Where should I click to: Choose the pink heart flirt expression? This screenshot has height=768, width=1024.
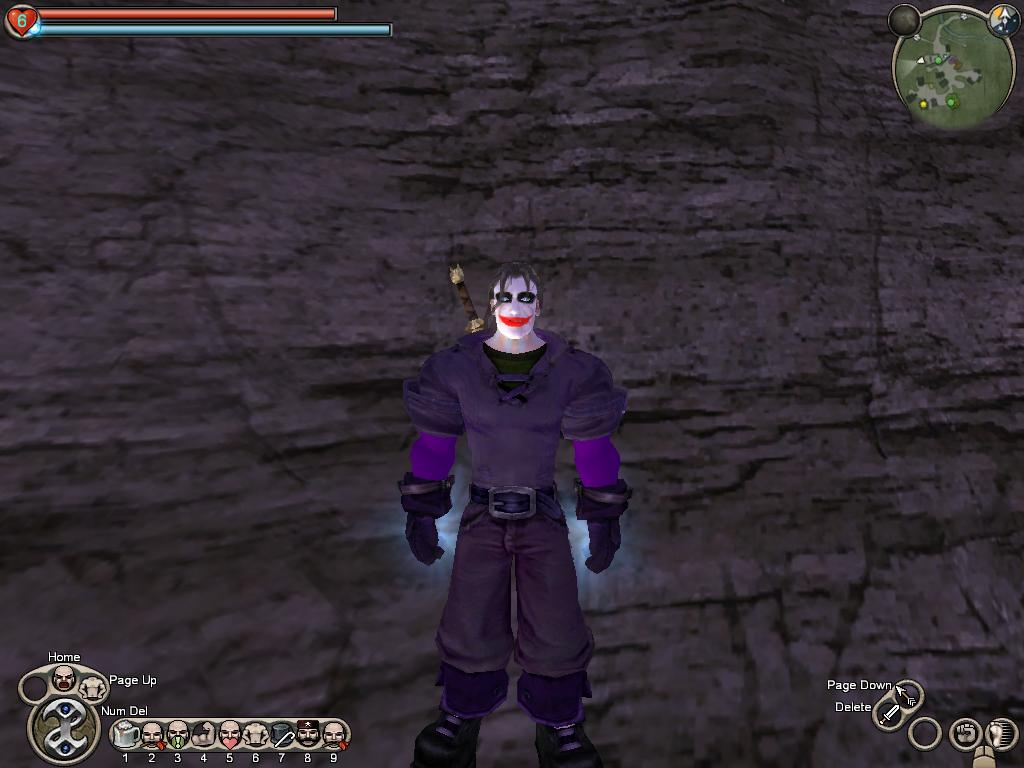pyautogui.click(x=230, y=735)
